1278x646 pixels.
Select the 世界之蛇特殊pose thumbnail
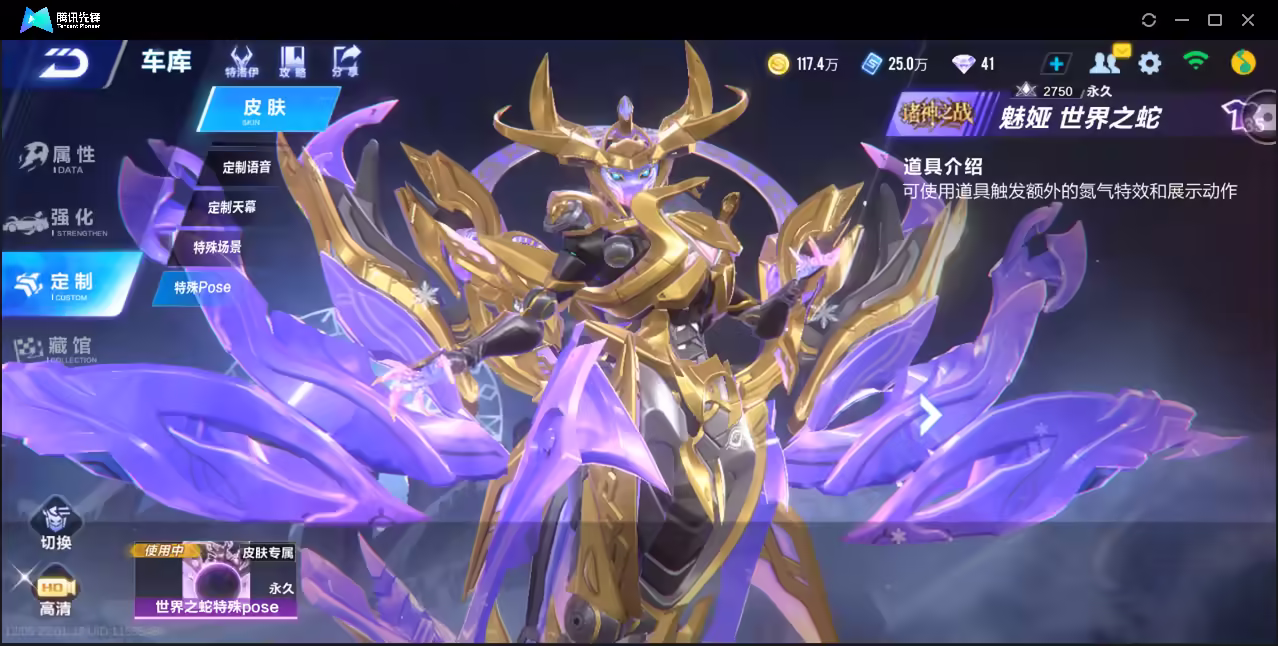pyautogui.click(x=216, y=579)
